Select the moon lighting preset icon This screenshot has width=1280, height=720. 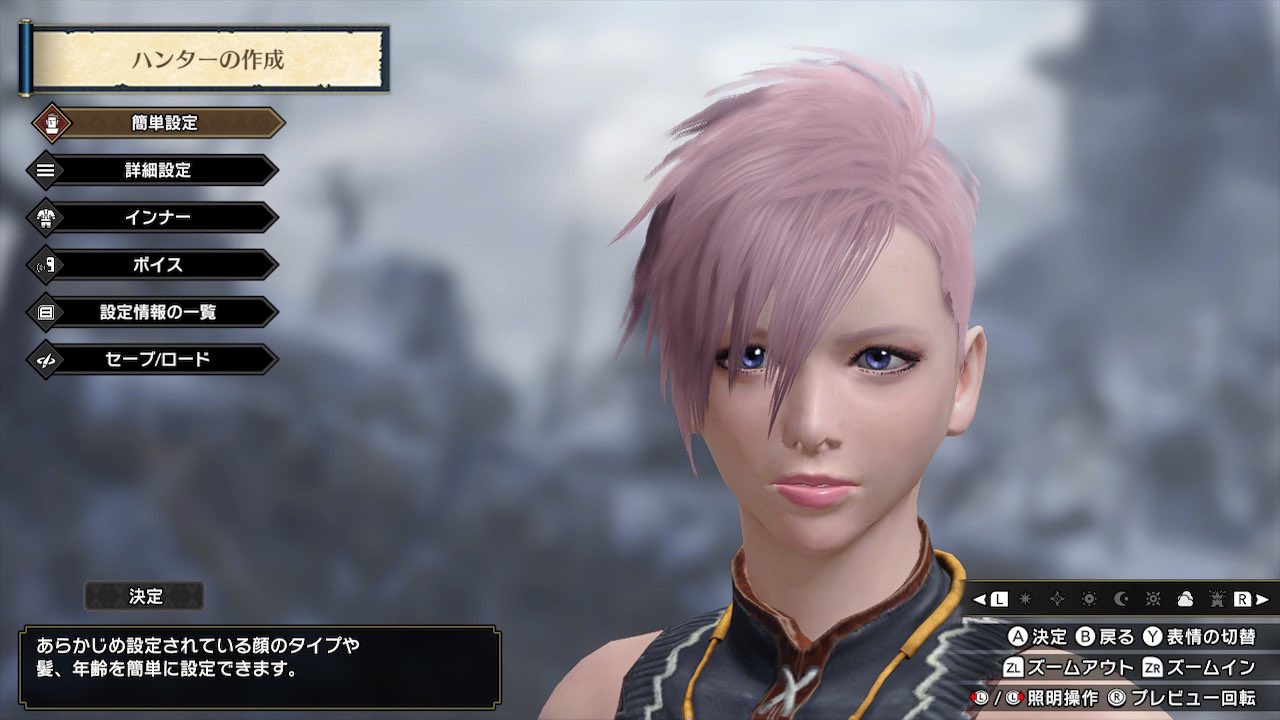click(1122, 600)
